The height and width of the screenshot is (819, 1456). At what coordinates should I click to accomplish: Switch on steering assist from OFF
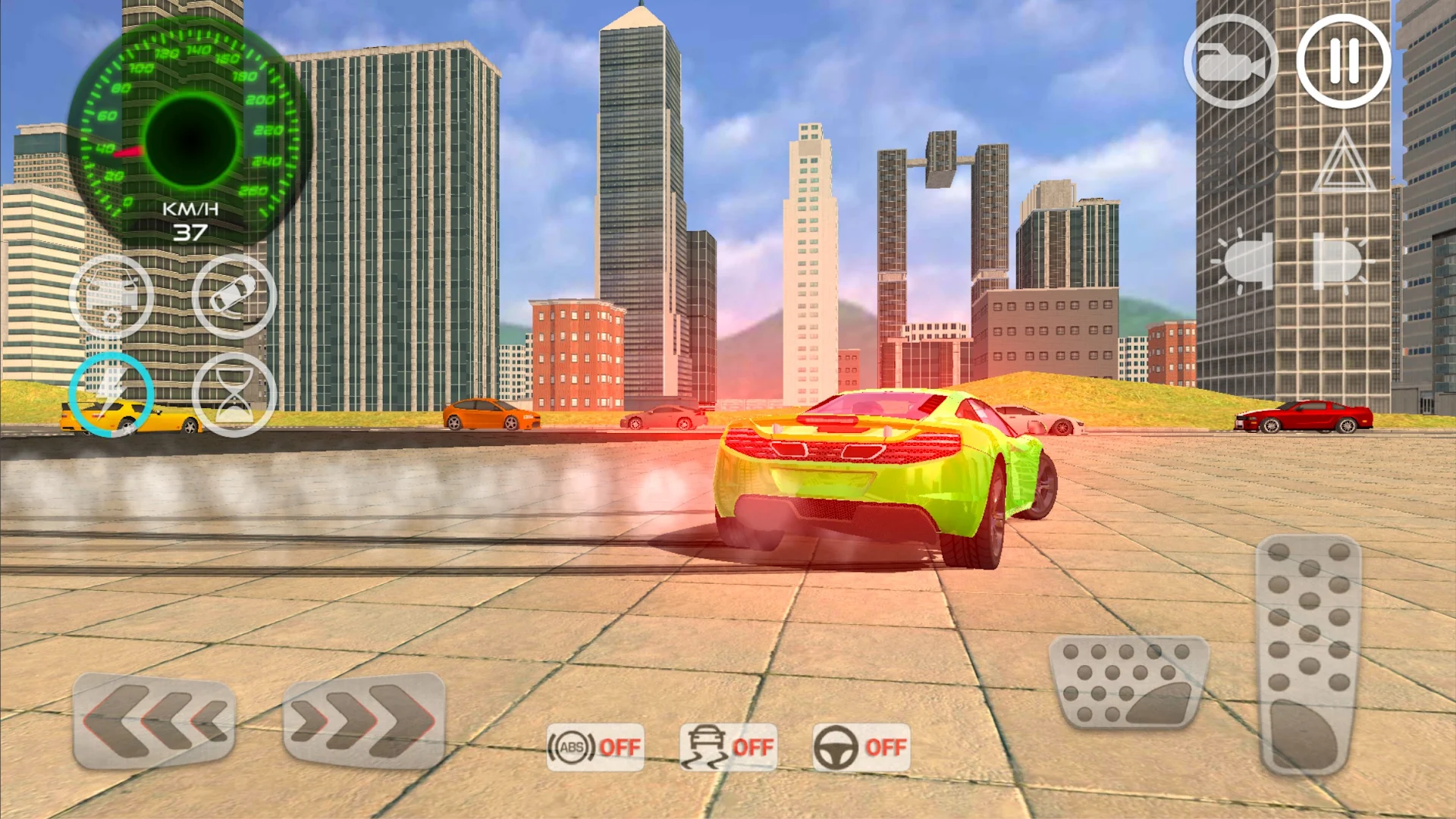point(861,747)
